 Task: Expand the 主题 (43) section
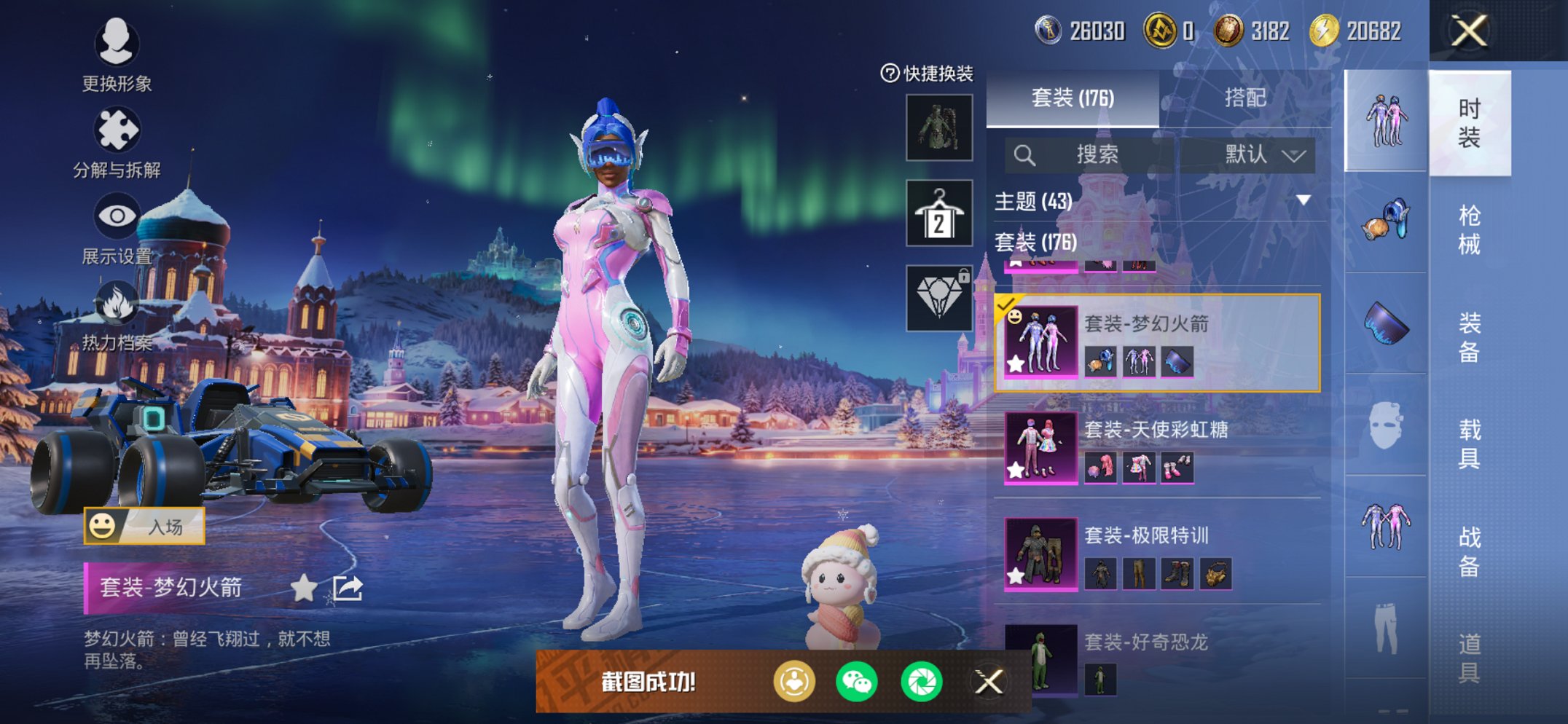click(x=1303, y=200)
